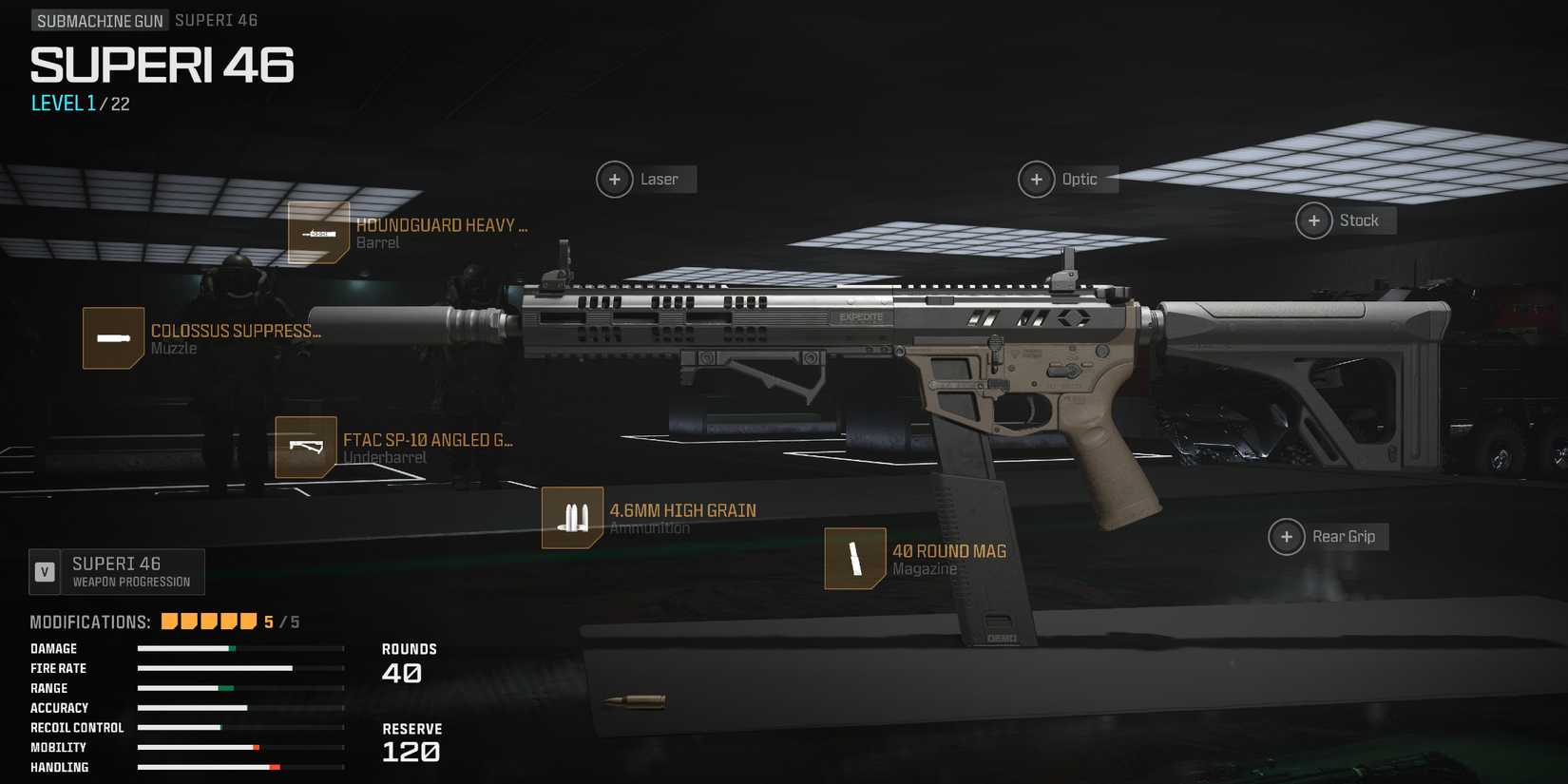1568x784 pixels.
Task: Click the V key prompt icon for Weapon Progression
Action: tap(45, 571)
